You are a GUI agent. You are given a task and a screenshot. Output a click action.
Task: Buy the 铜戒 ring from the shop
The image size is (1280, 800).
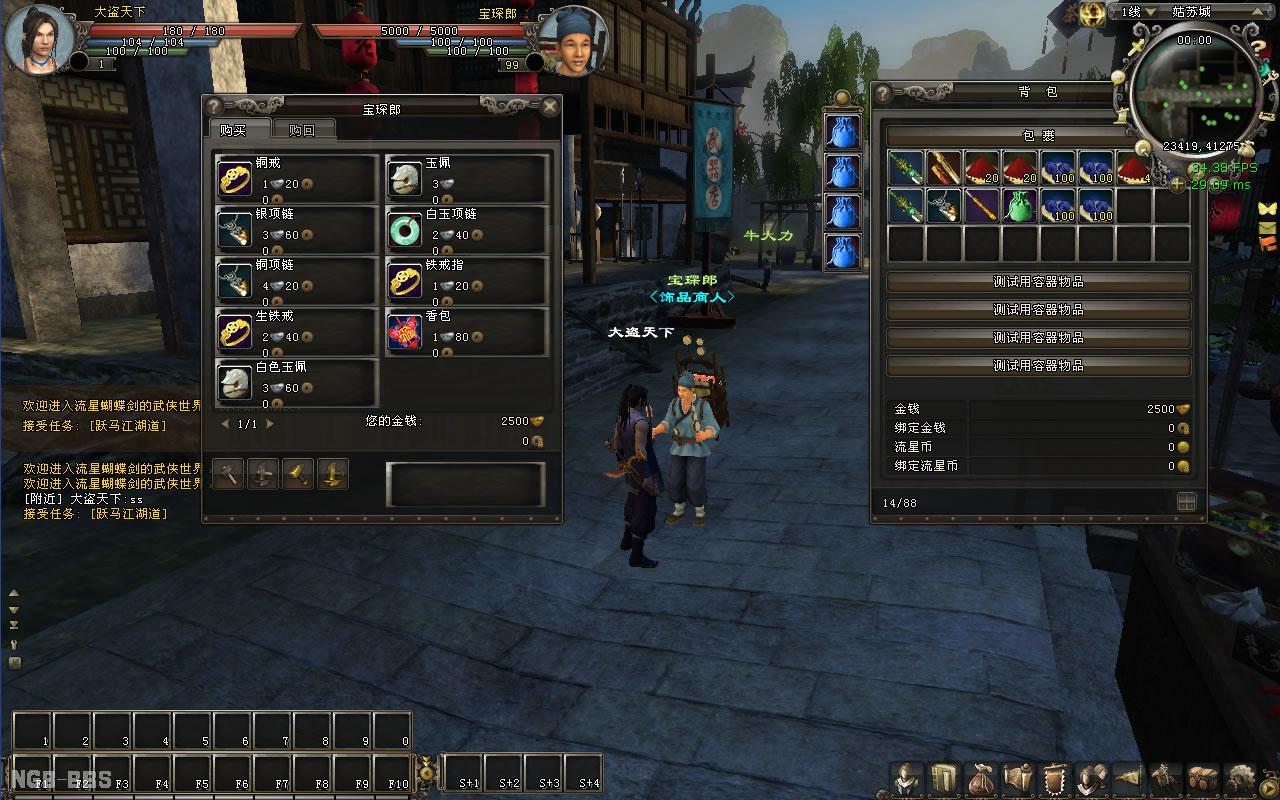[x=235, y=178]
